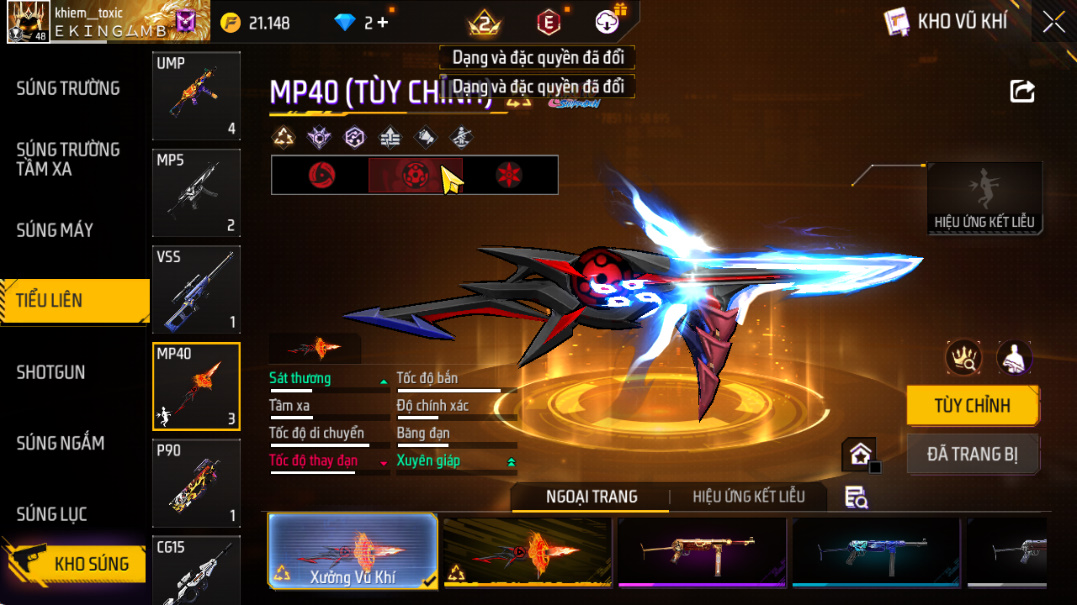The width and height of the screenshot is (1077, 605).
Task: Switch to Hiệu Ứng Kết Liễu tab
Action: (x=748, y=497)
